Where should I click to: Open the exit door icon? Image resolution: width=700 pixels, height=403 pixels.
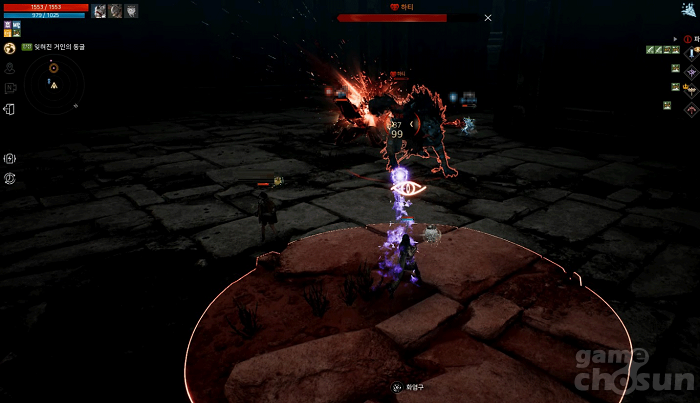coord(9,109)
